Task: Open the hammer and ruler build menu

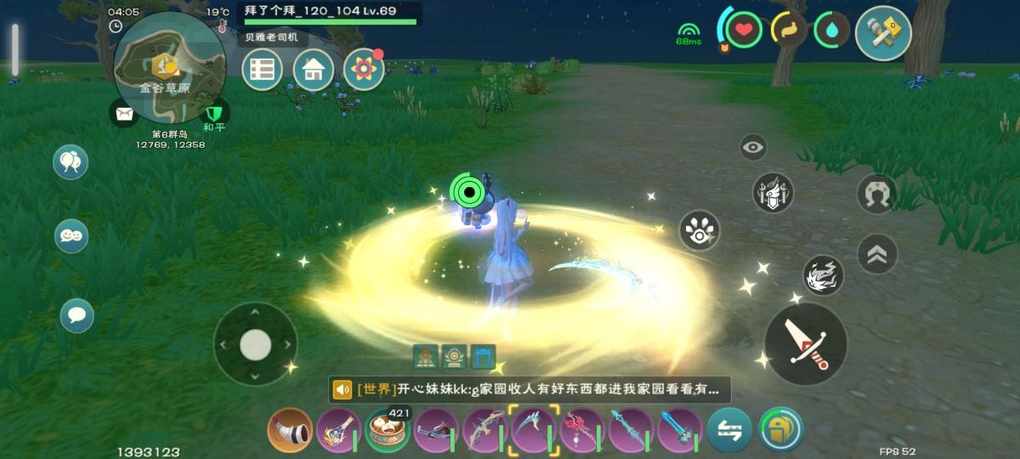Action: [883, 32]
